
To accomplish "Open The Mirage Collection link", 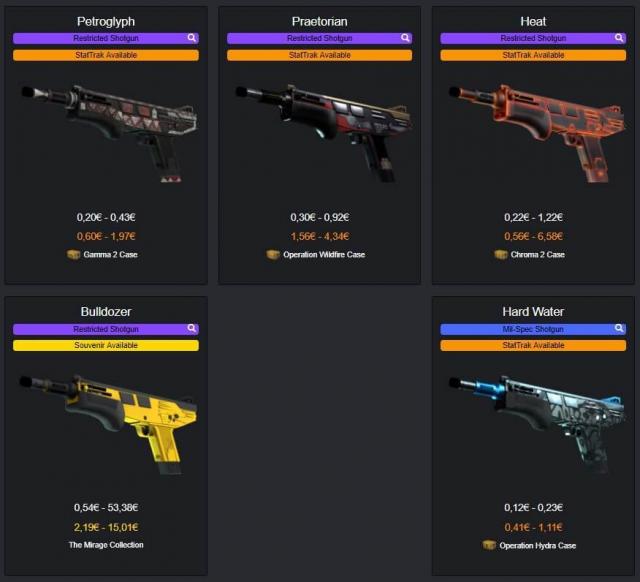I will [x=106, y=545].
